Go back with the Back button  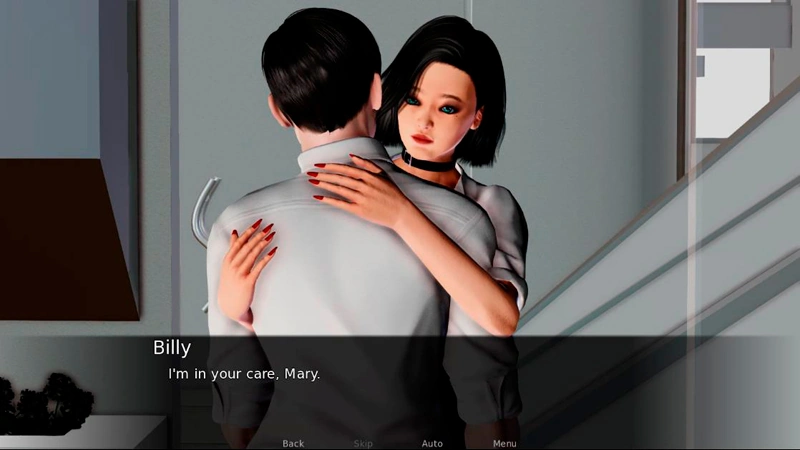tap(293, 443)
